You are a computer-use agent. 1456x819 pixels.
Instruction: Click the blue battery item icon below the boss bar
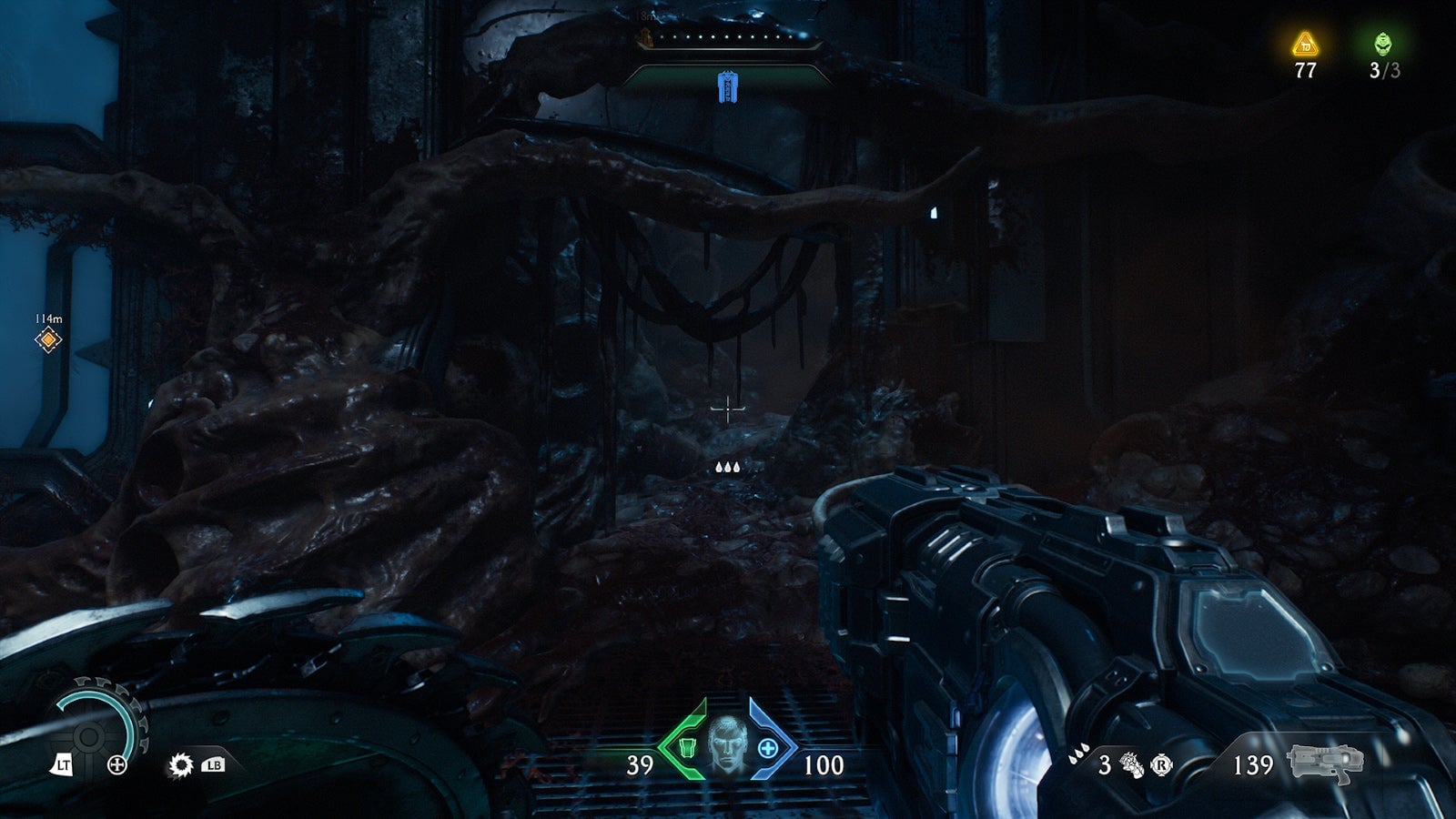coord(729,86)
